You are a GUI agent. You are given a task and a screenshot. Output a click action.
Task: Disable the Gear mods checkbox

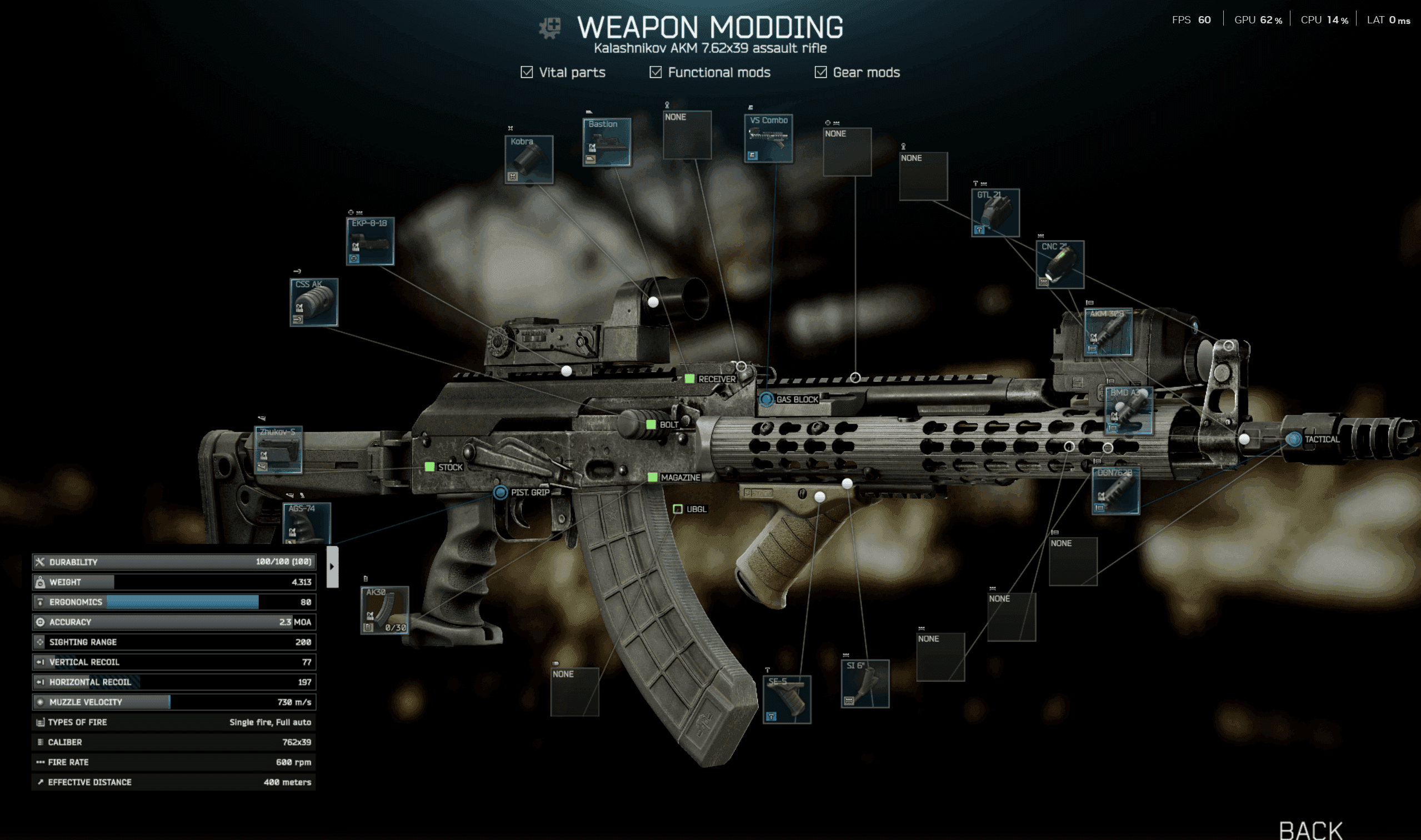click(820, 72)
